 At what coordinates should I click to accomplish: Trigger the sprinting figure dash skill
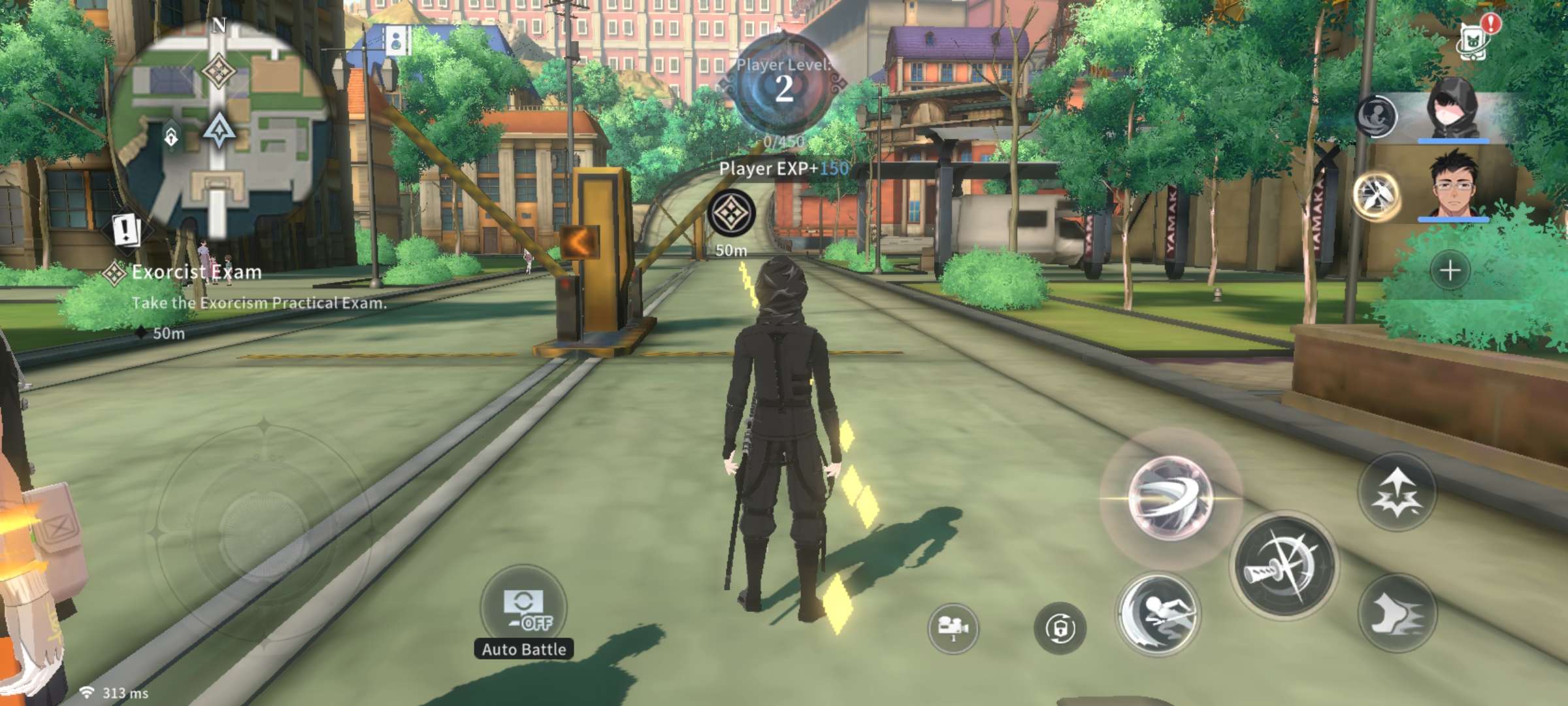1158,614
